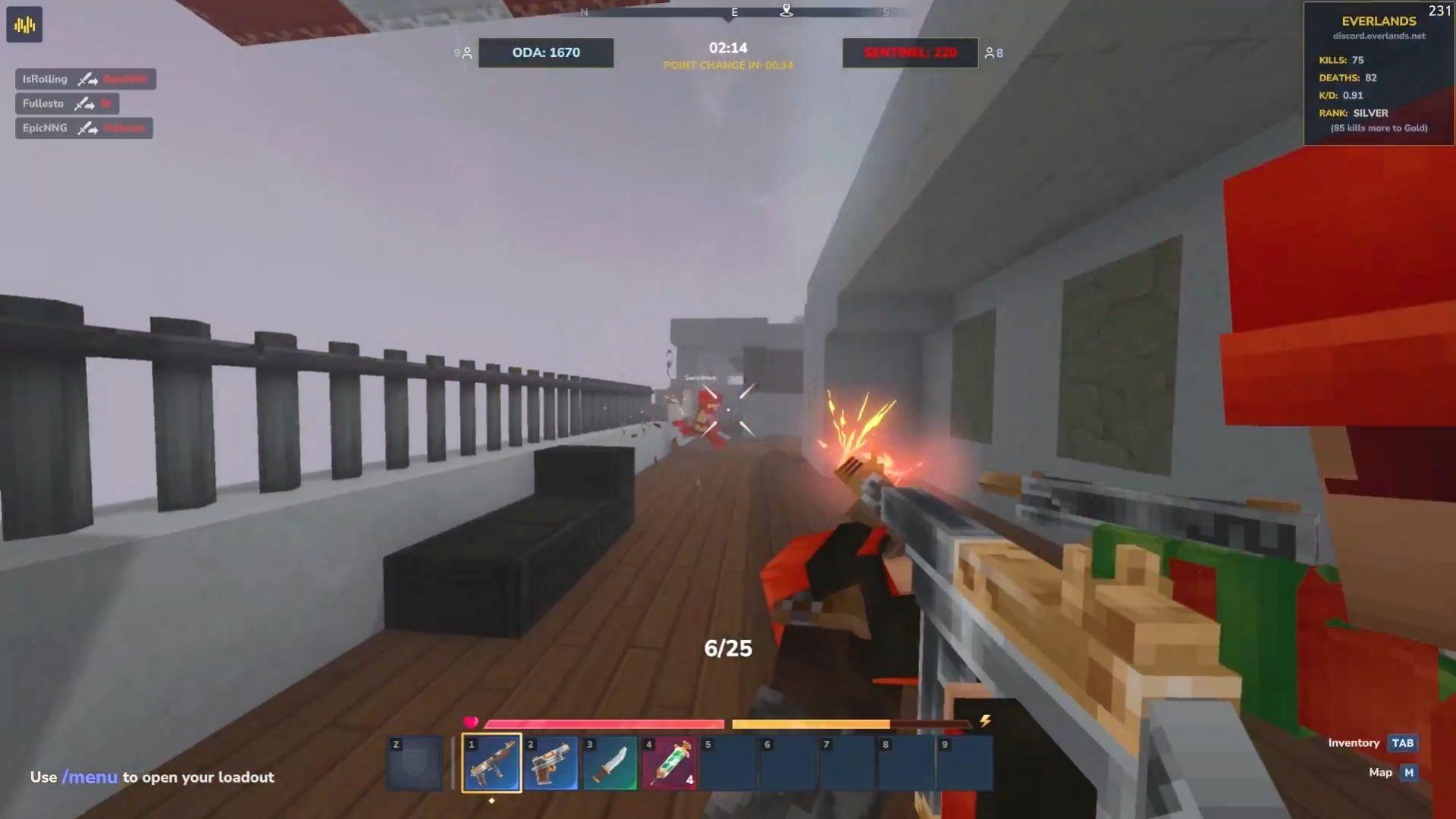The height and width of the screenshot is (819, 1456).
Task: Click the ODA: 1670 team score panel
Action: tap(545, 52)
